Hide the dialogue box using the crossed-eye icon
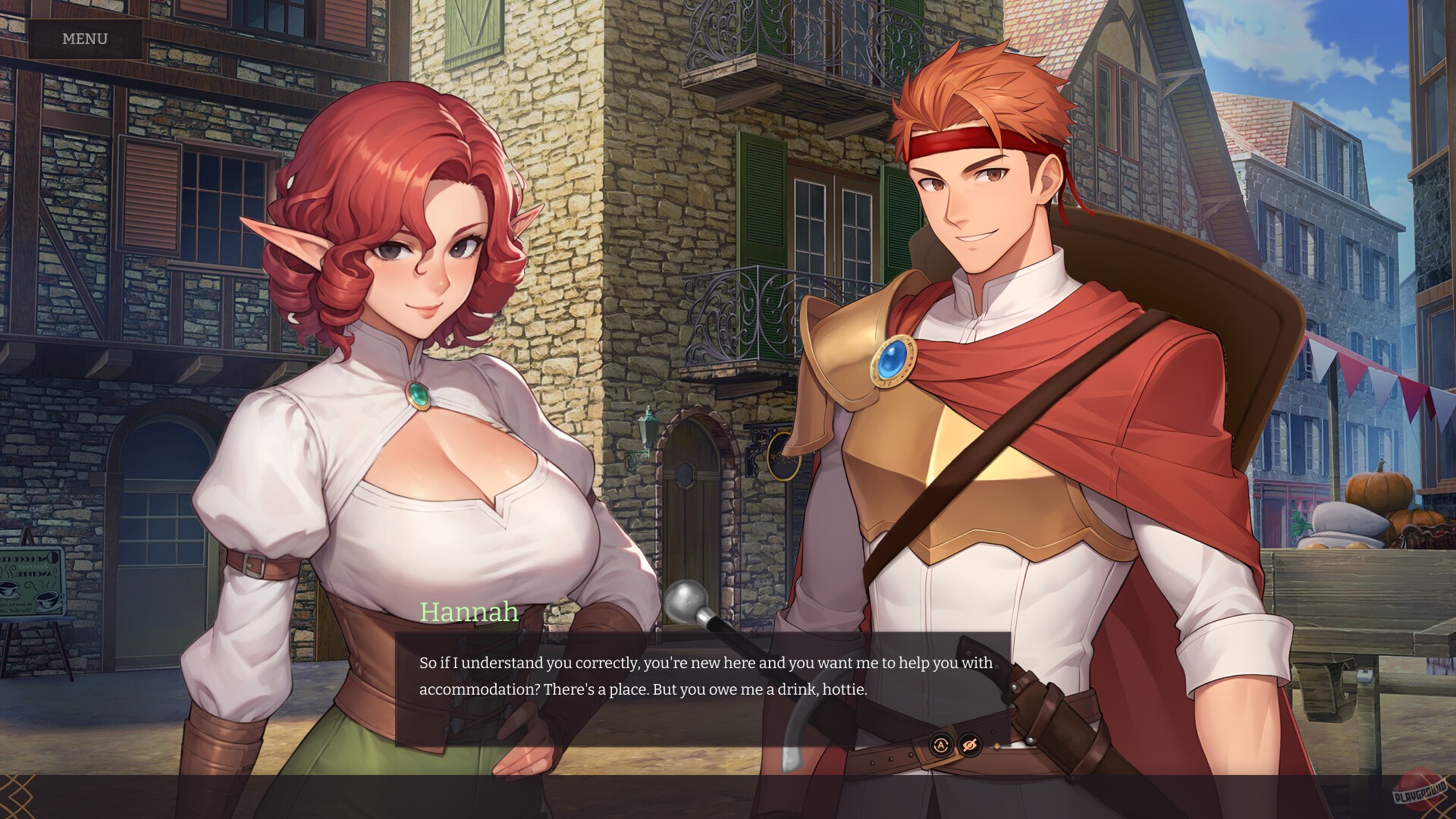1456x819 pixels. coord(969,745)
